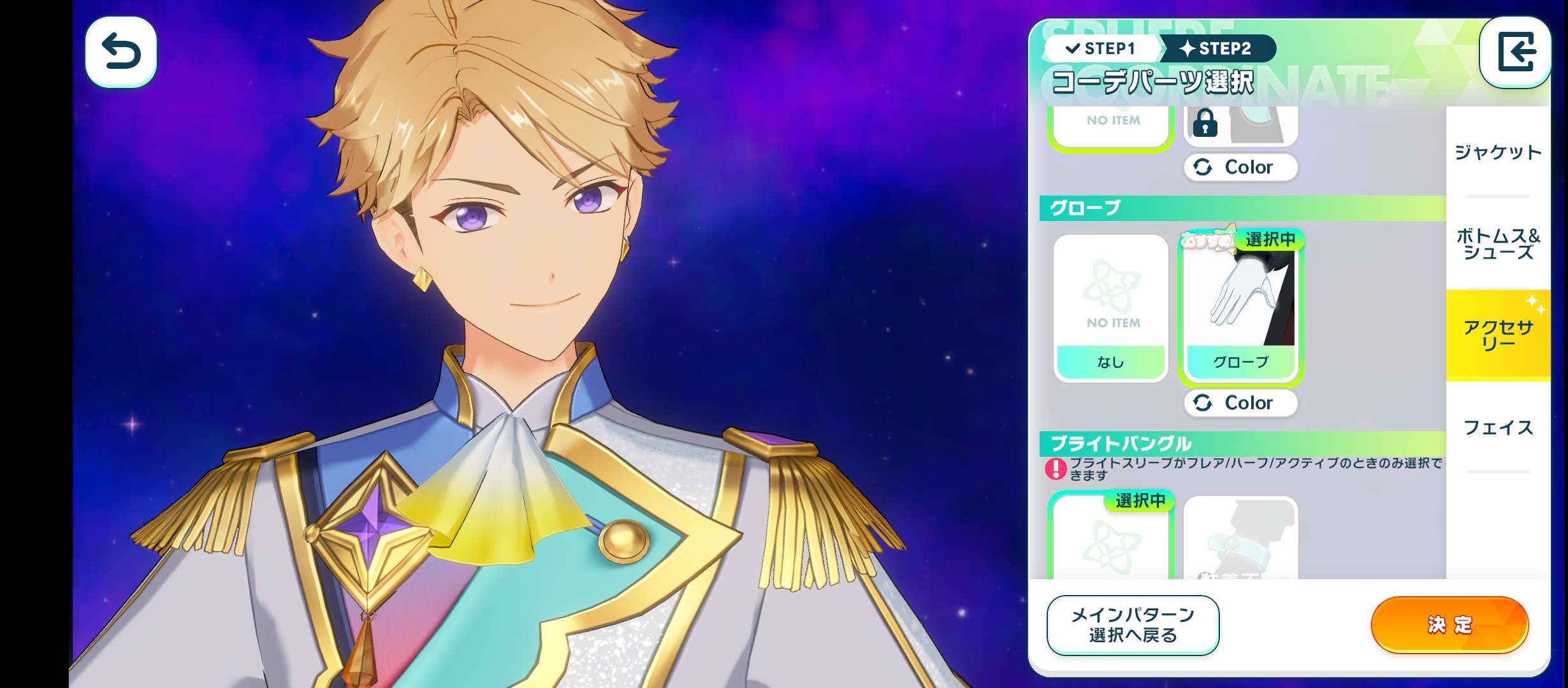Image resolution: width=1568 pixels, height=688 pixels.
Task: Select the アクセサリー tab
Action: pyautogui.click(x=1497, y=335)
